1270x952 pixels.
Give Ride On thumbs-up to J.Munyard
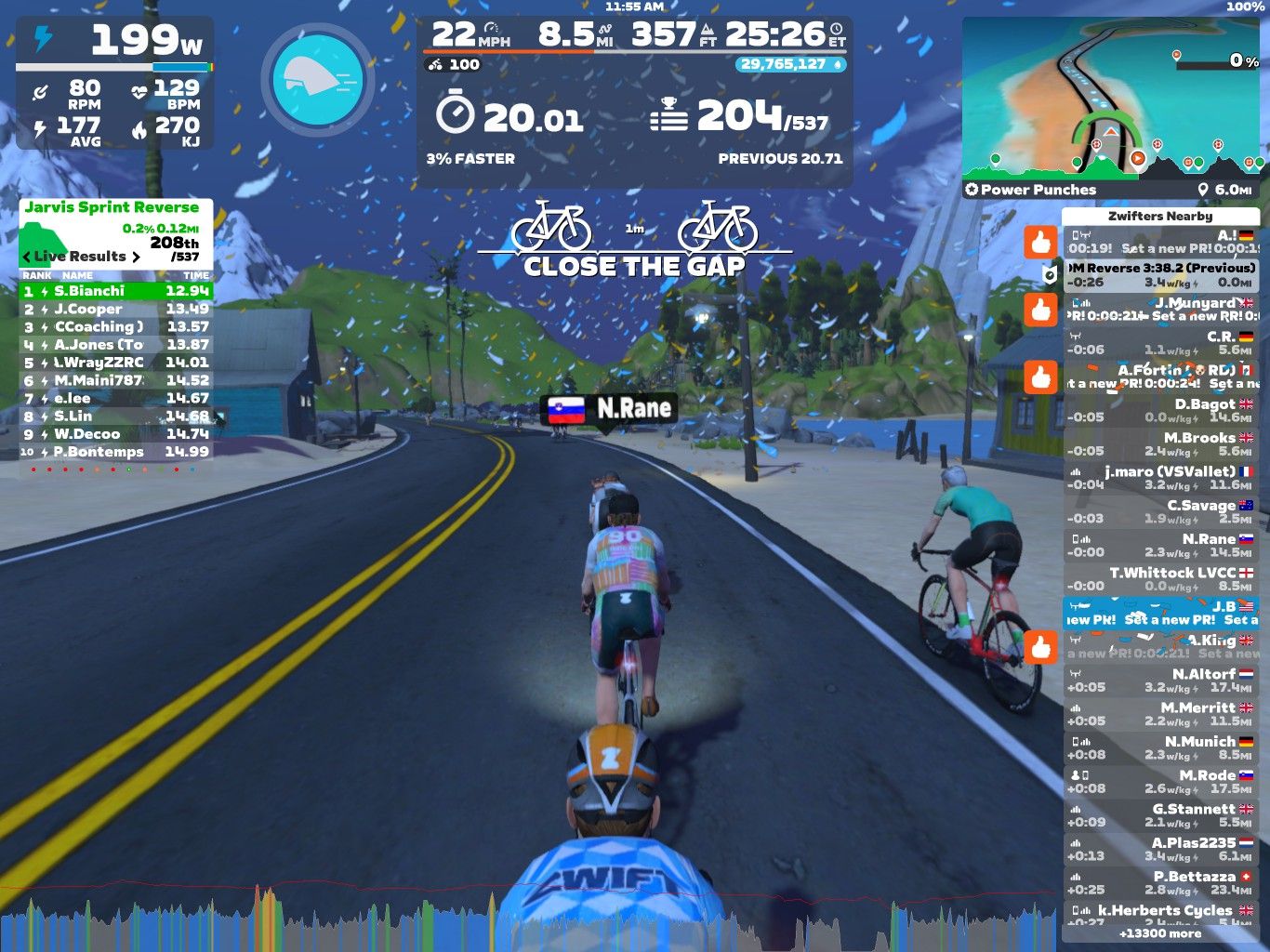click(x=1040, y=311)
